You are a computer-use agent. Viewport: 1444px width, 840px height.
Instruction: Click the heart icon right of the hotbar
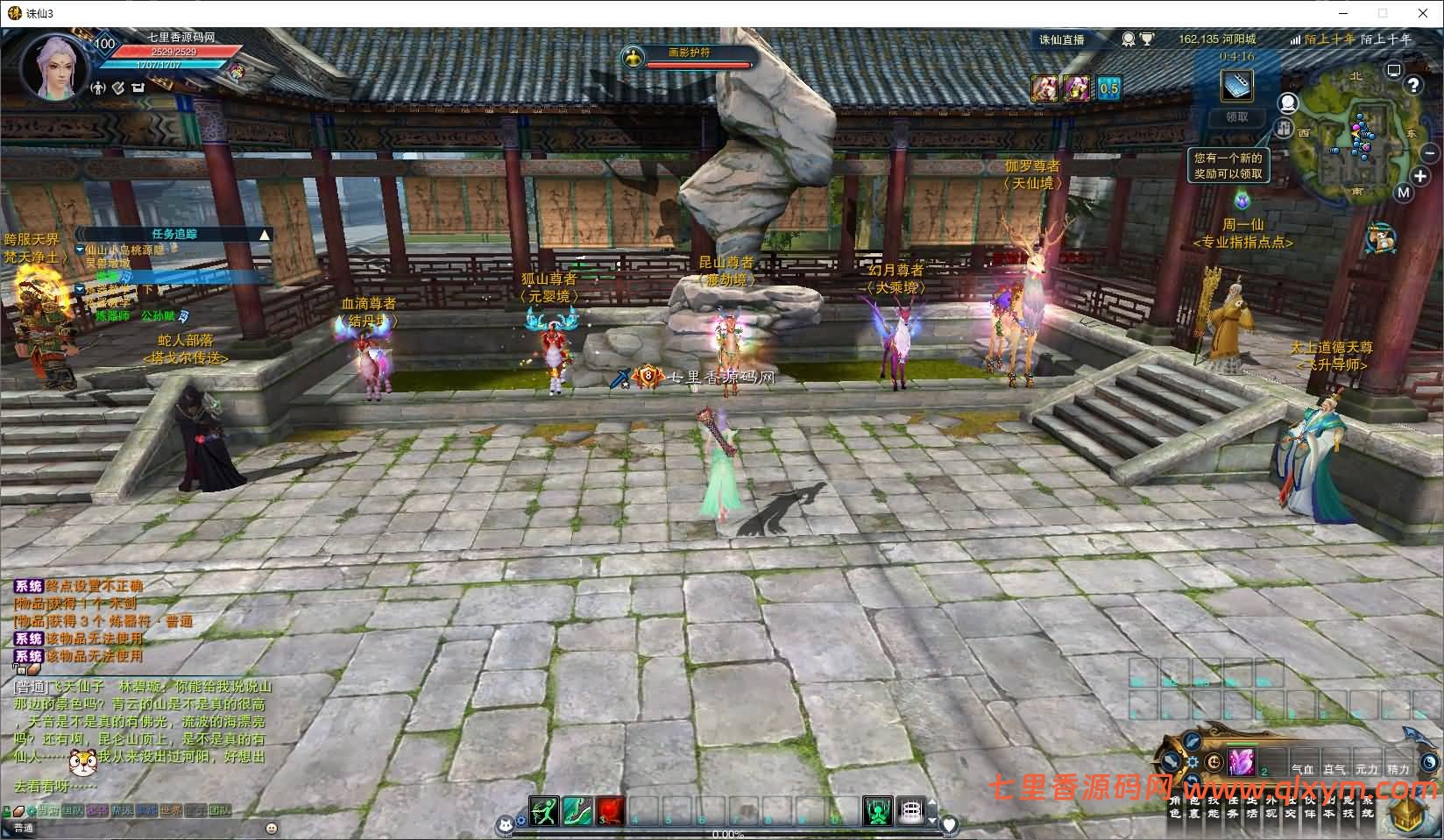[950, 824]
